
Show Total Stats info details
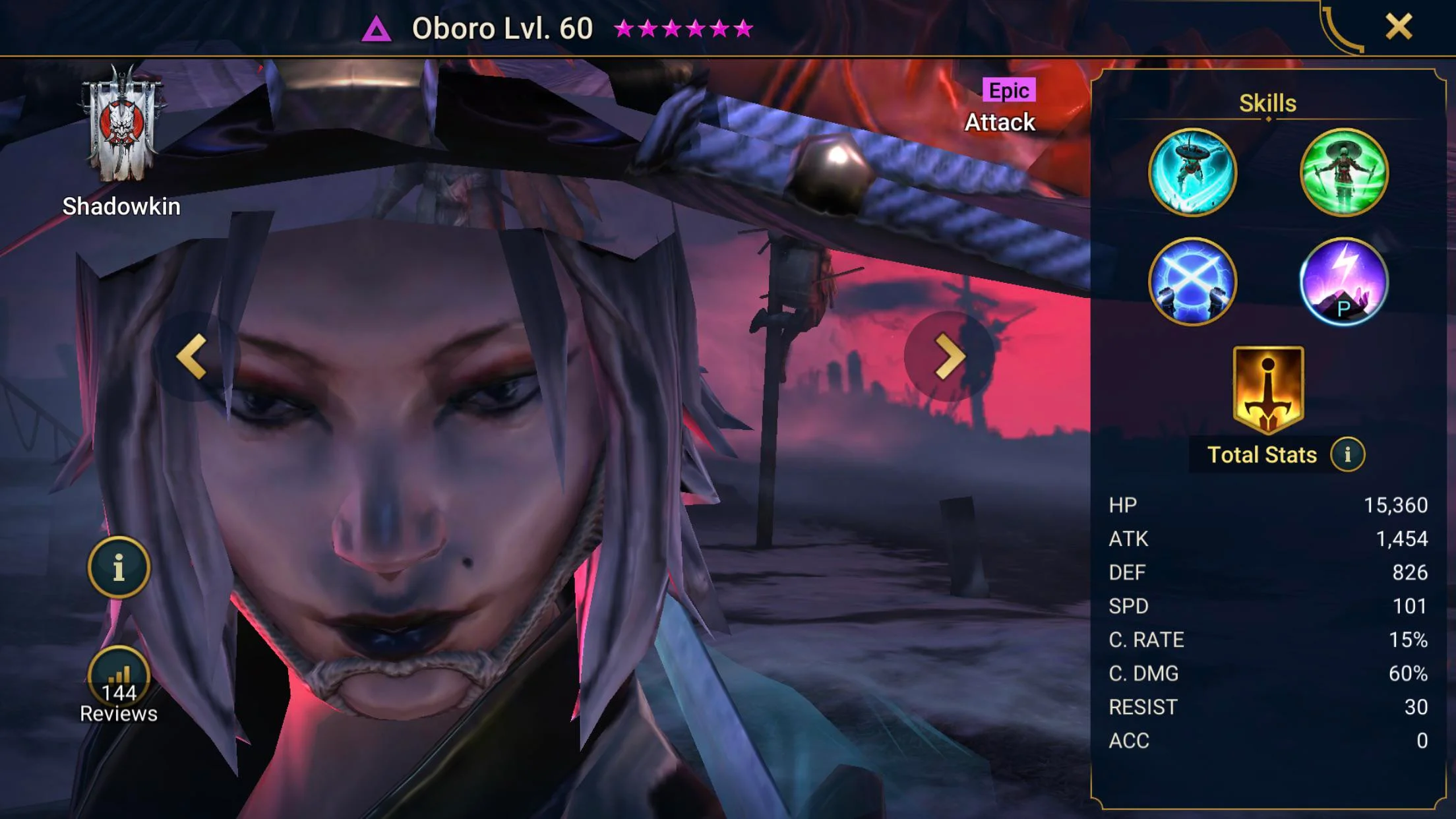pos(1347,454)
